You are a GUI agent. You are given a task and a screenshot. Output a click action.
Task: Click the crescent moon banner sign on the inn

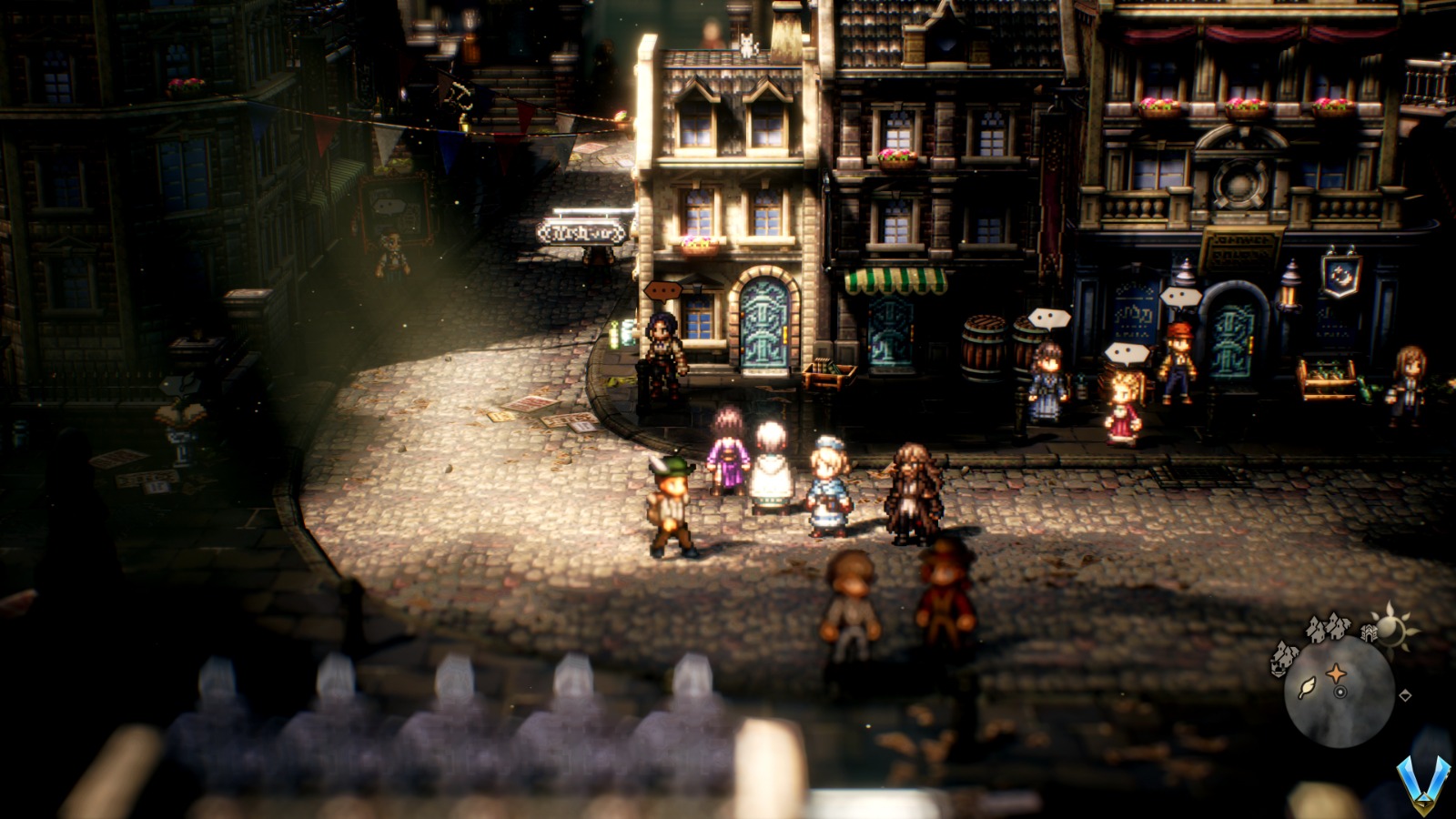[x=1339, y=277]
